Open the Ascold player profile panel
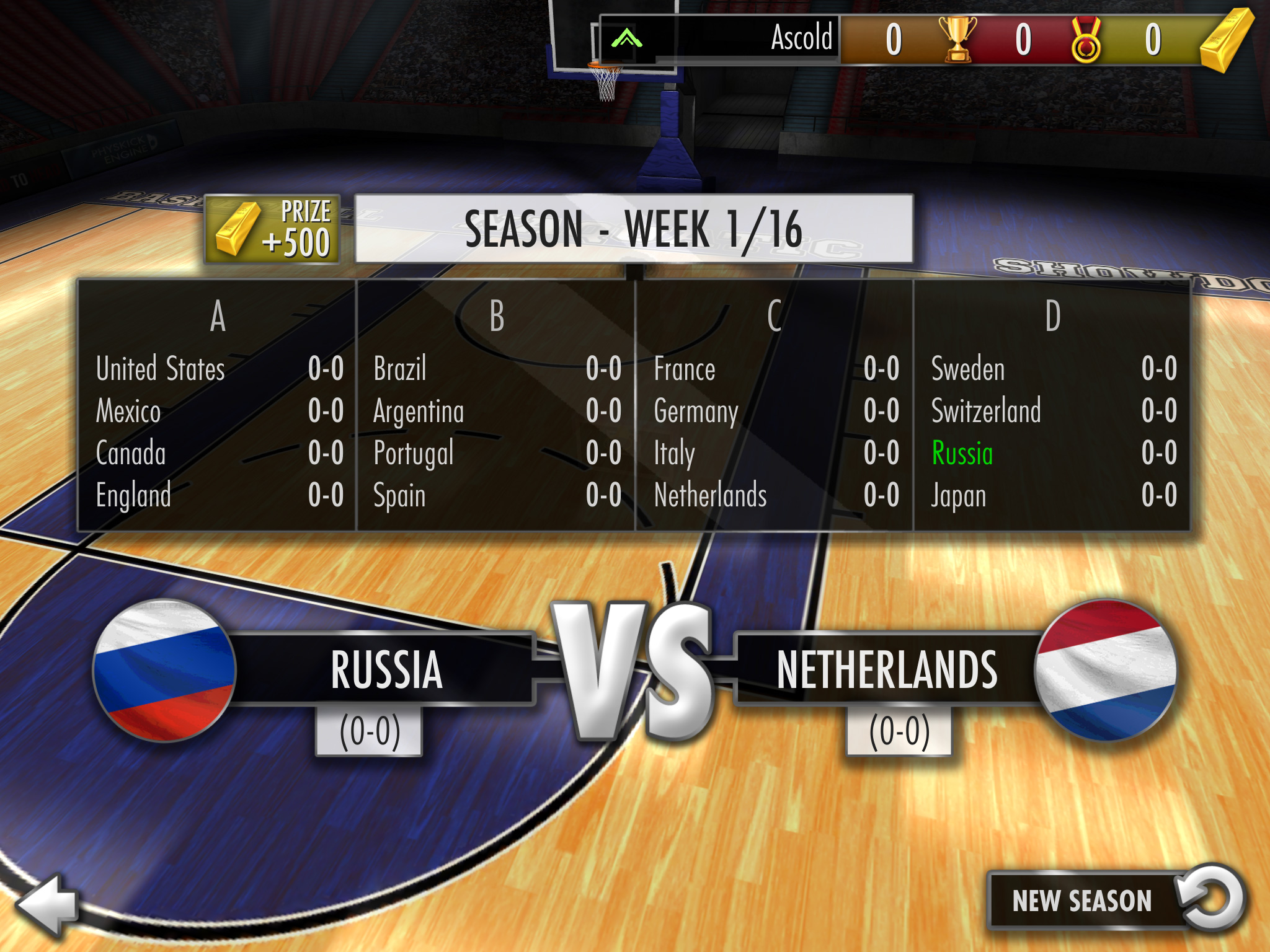 click(719, 39)
